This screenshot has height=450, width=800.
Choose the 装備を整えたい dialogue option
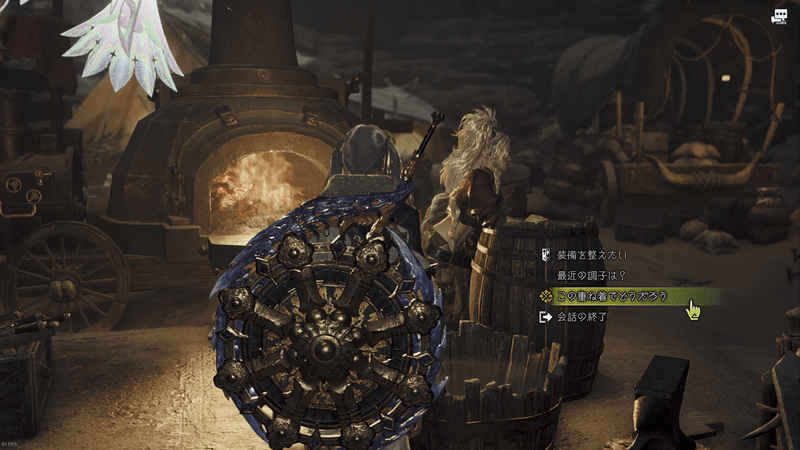(593, 254)
